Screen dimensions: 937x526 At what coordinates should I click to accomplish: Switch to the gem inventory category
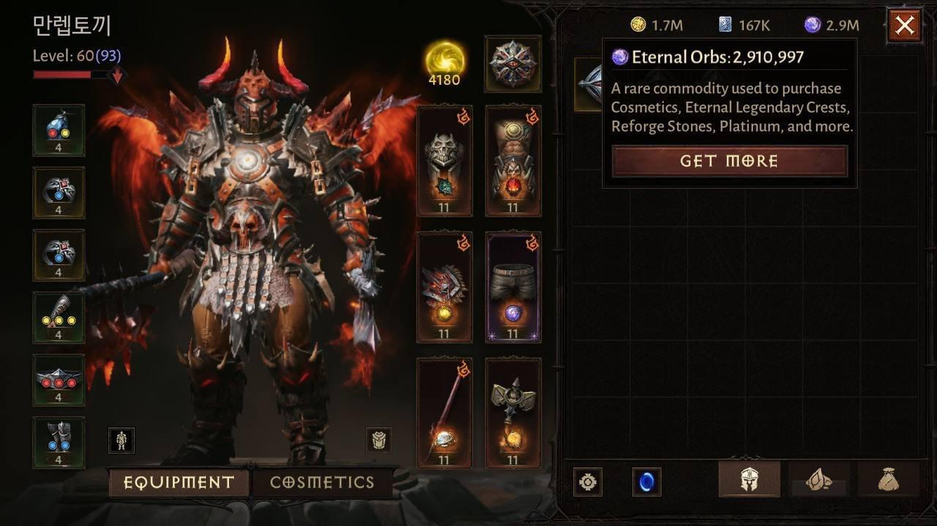819,481
